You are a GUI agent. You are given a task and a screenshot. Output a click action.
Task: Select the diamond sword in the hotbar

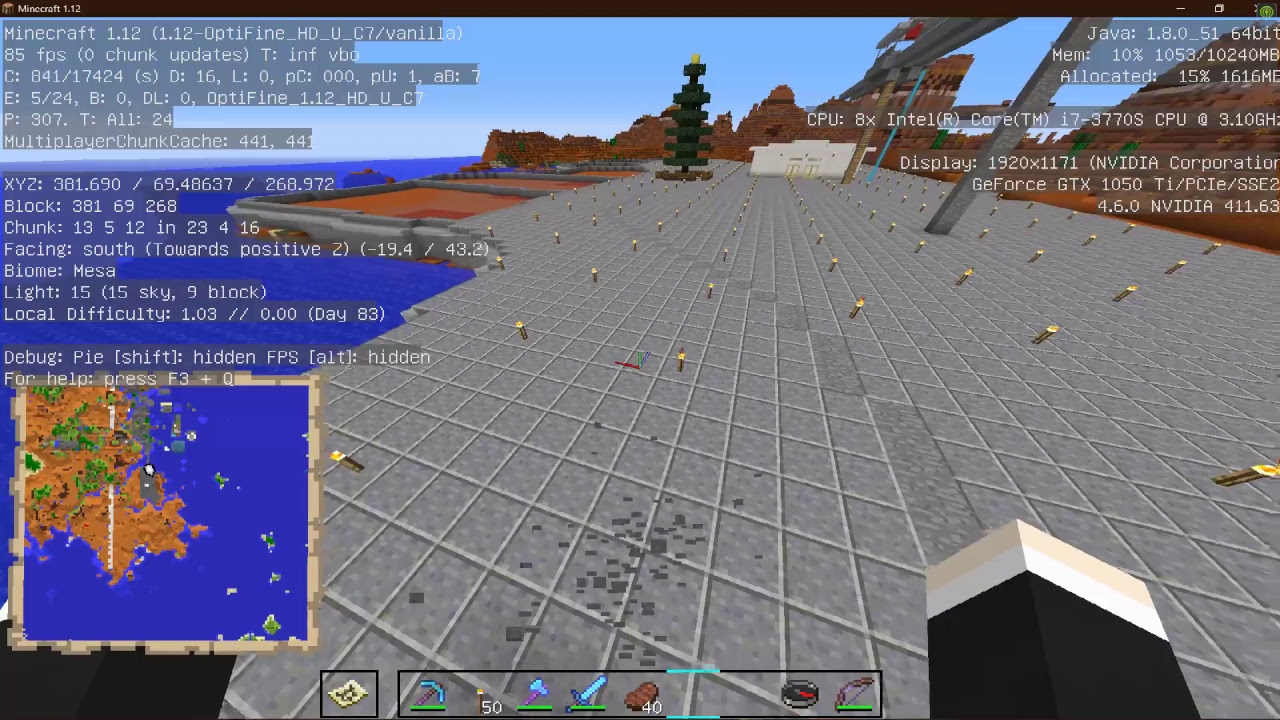[x=590, y=693]
